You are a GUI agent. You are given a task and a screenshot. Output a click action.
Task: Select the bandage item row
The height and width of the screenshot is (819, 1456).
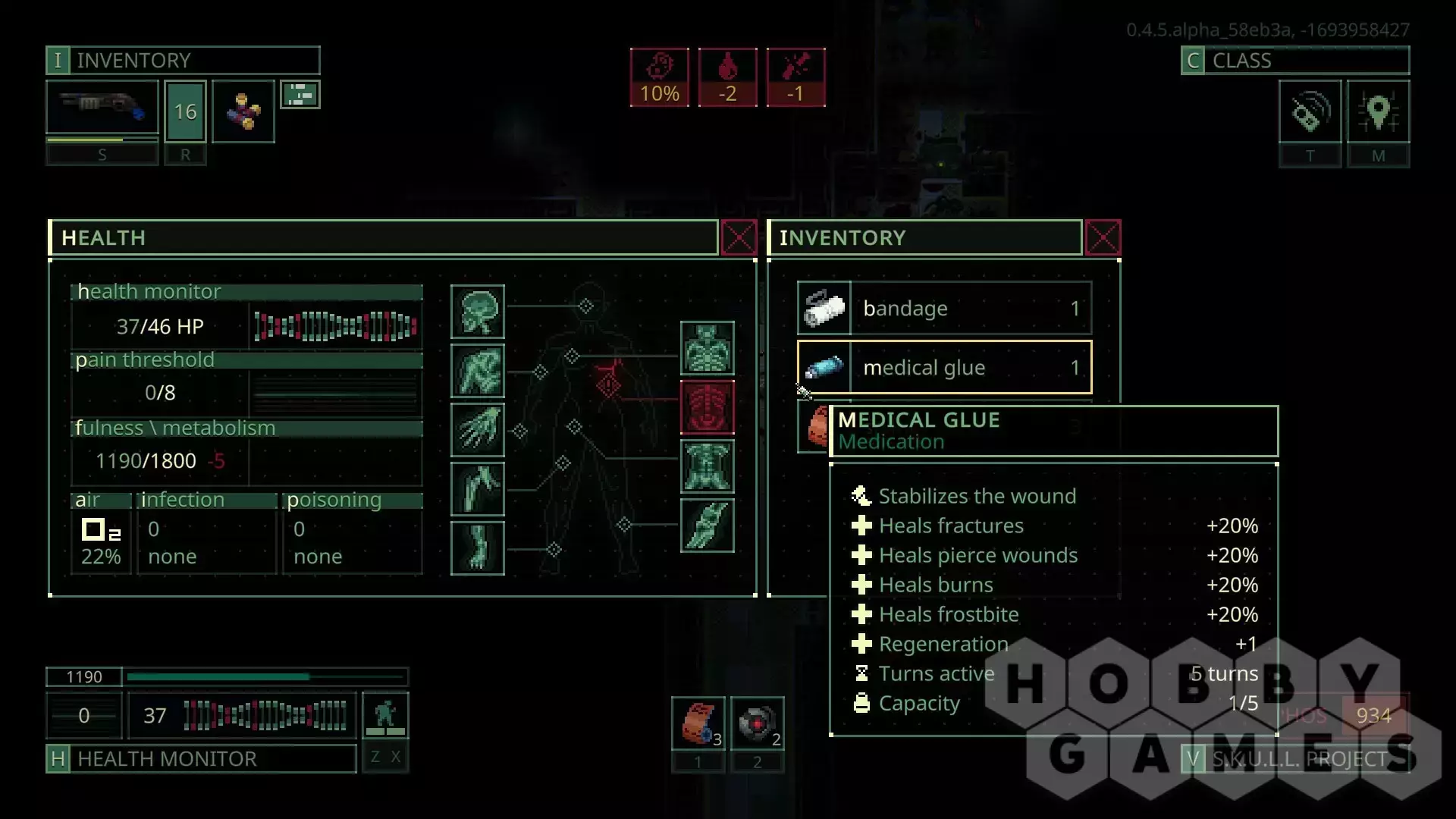click(x=944, y=309)
